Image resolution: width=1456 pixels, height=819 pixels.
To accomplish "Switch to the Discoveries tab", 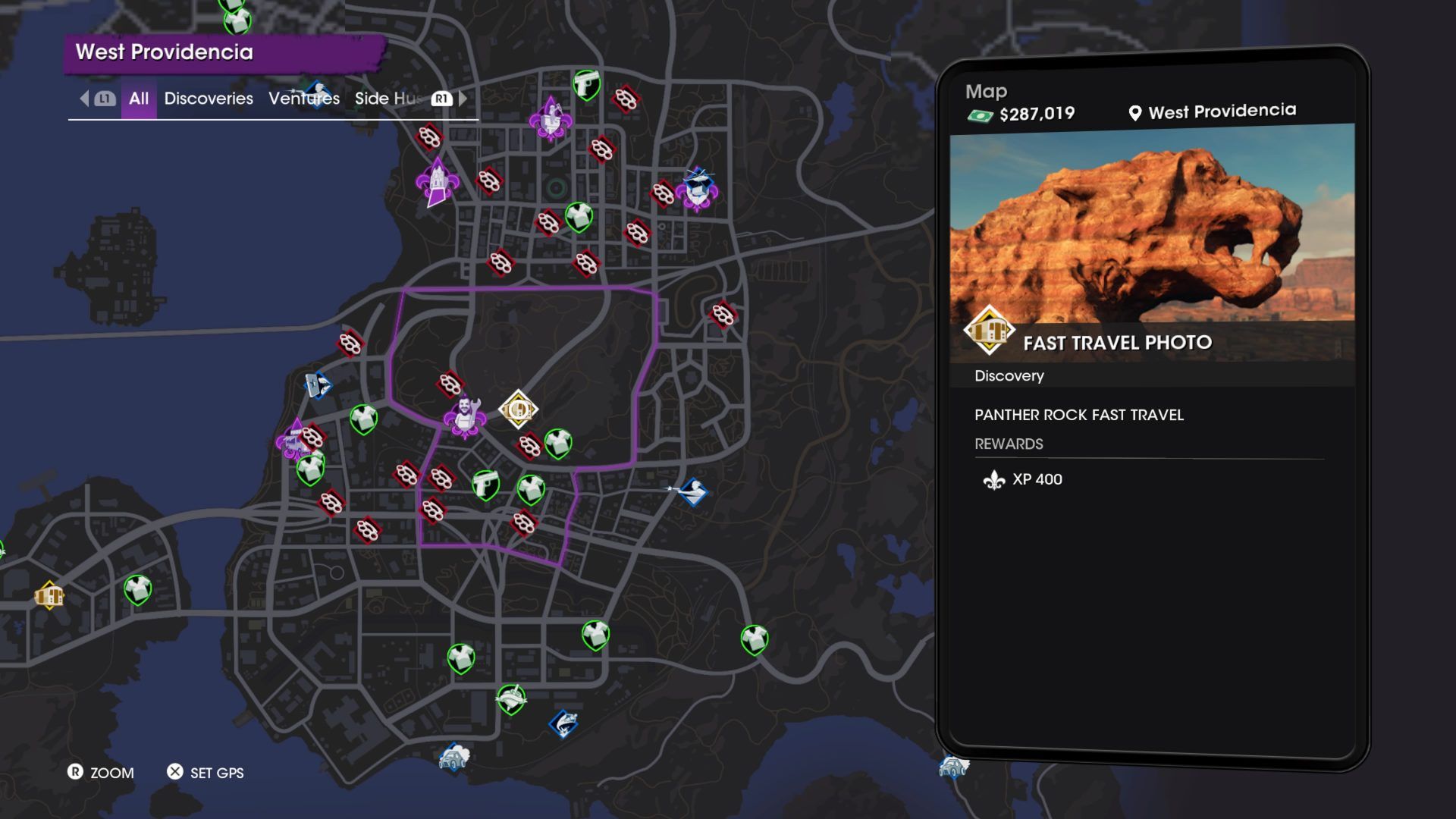I will point(209,99).
